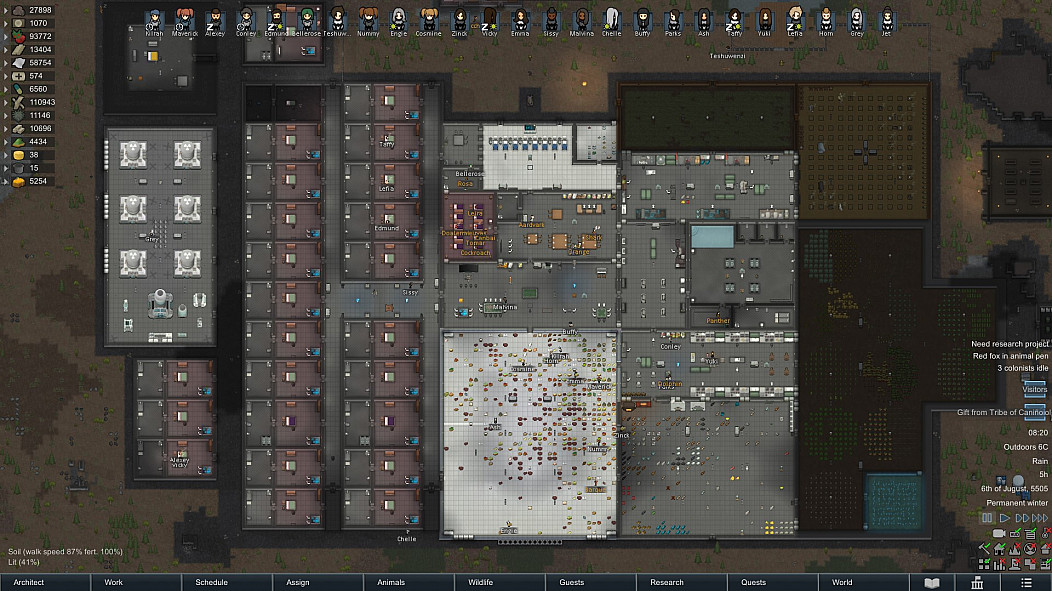Select colonist Jet in the colonist bar
1052x591 pixels.
(x=885, y=21)
